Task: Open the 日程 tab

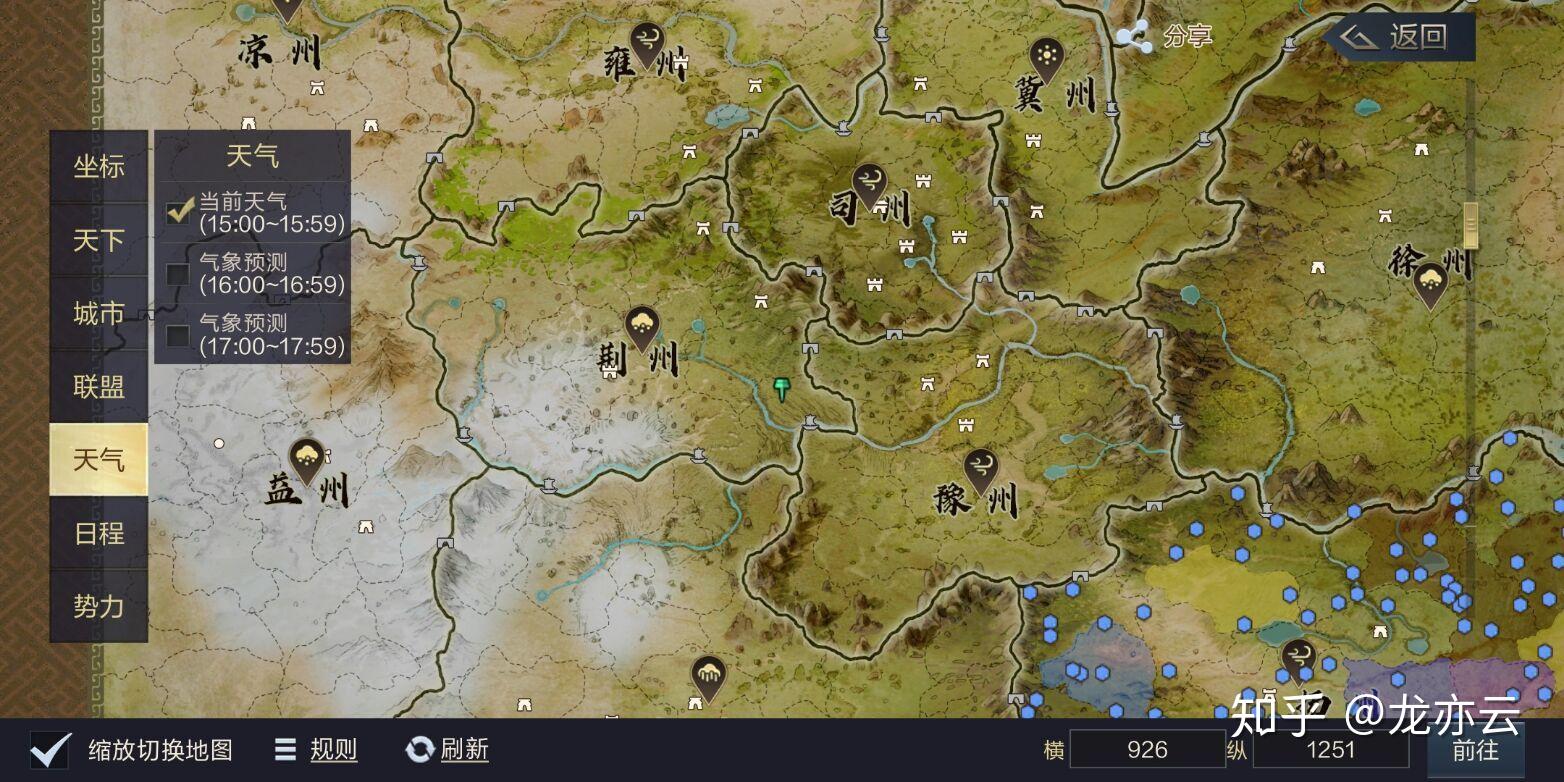Action: pyautogui.click(x=99, y=533)
